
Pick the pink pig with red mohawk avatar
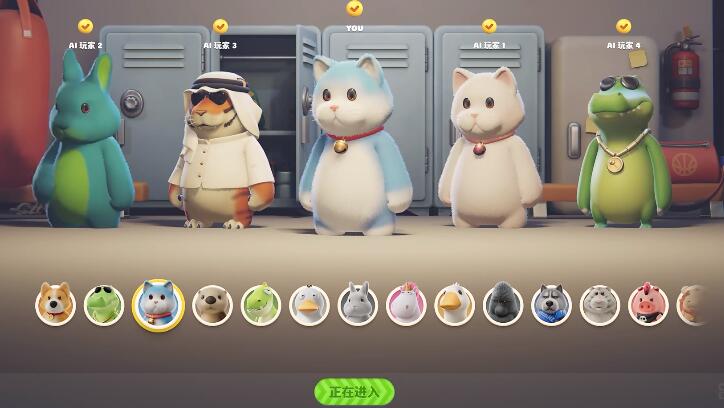coord(648,304)
